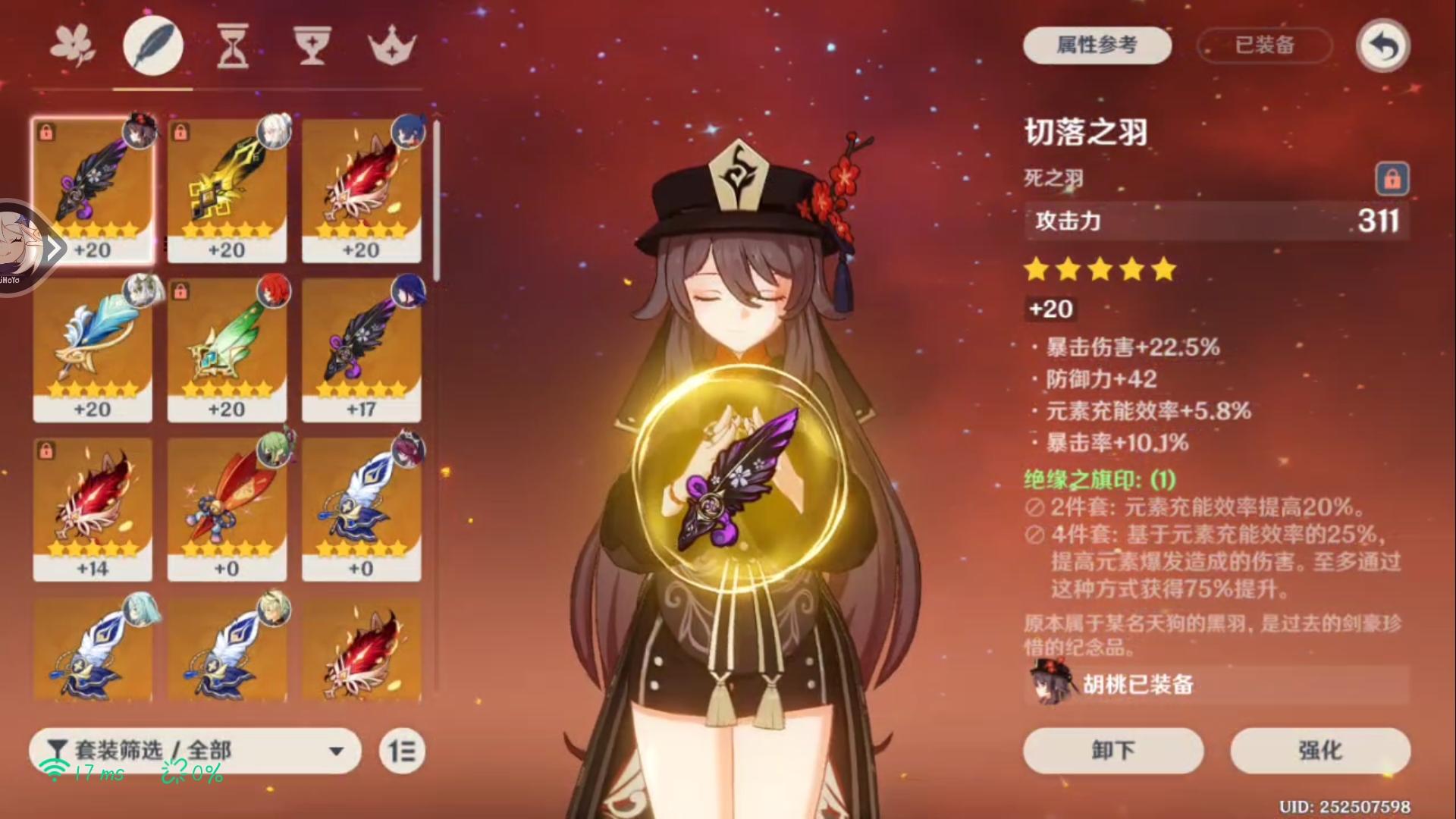The image size is (1456, 819).
Task: Expand the filter dropdown arrow at bottom-left
Action: pyautogui.click(x=337, y=751)
